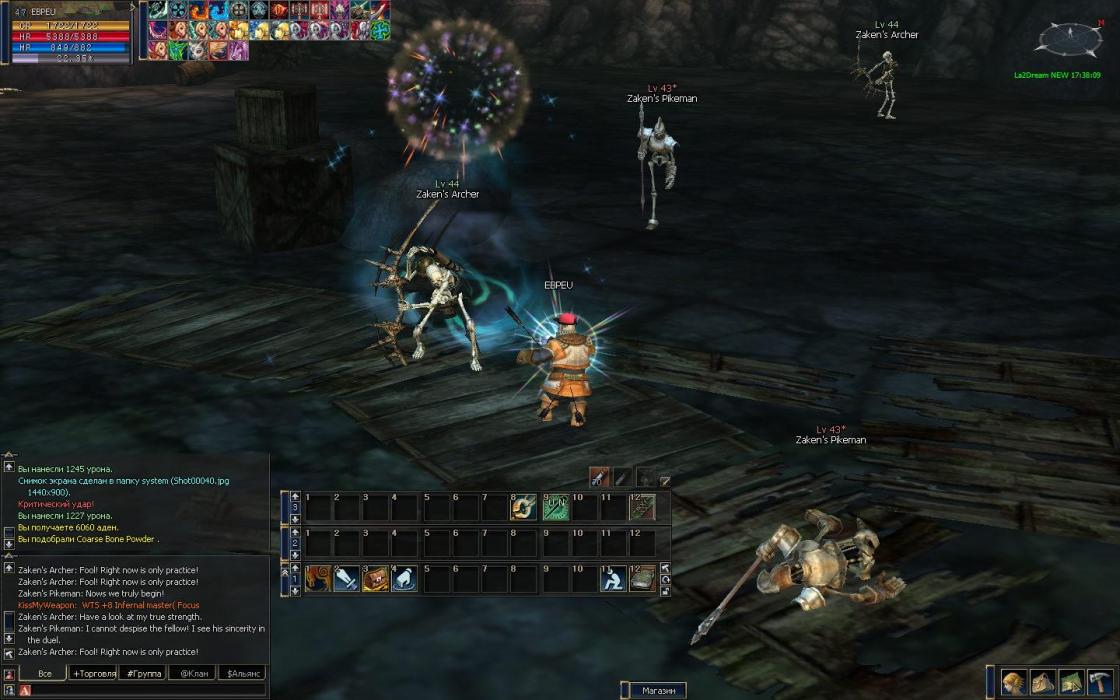Screen dimensions: 1120x700
Task: Open the +Торговля trade chat tab
Action: tap(93, 673)
